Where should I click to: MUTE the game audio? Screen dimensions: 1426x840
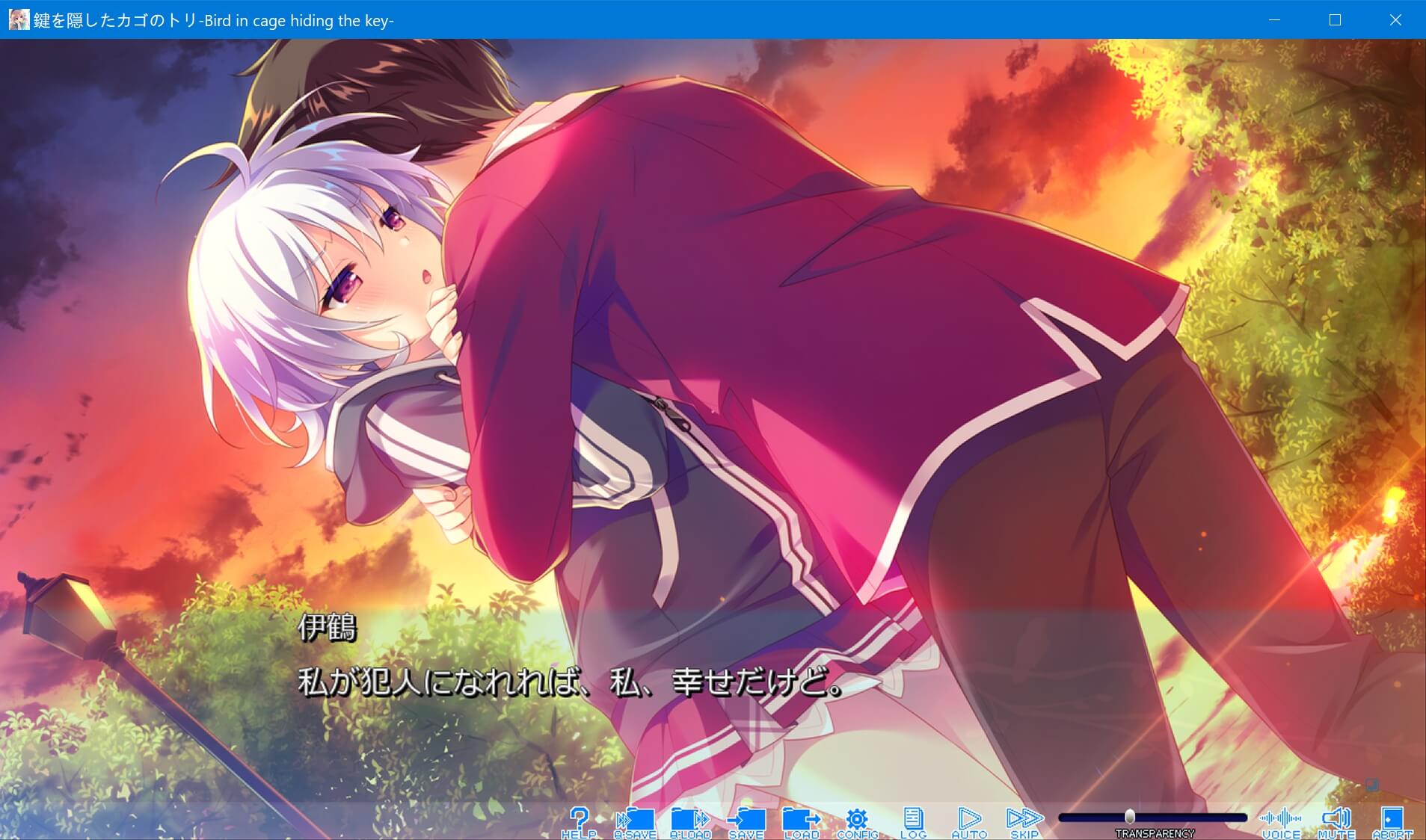[1338, 818]
